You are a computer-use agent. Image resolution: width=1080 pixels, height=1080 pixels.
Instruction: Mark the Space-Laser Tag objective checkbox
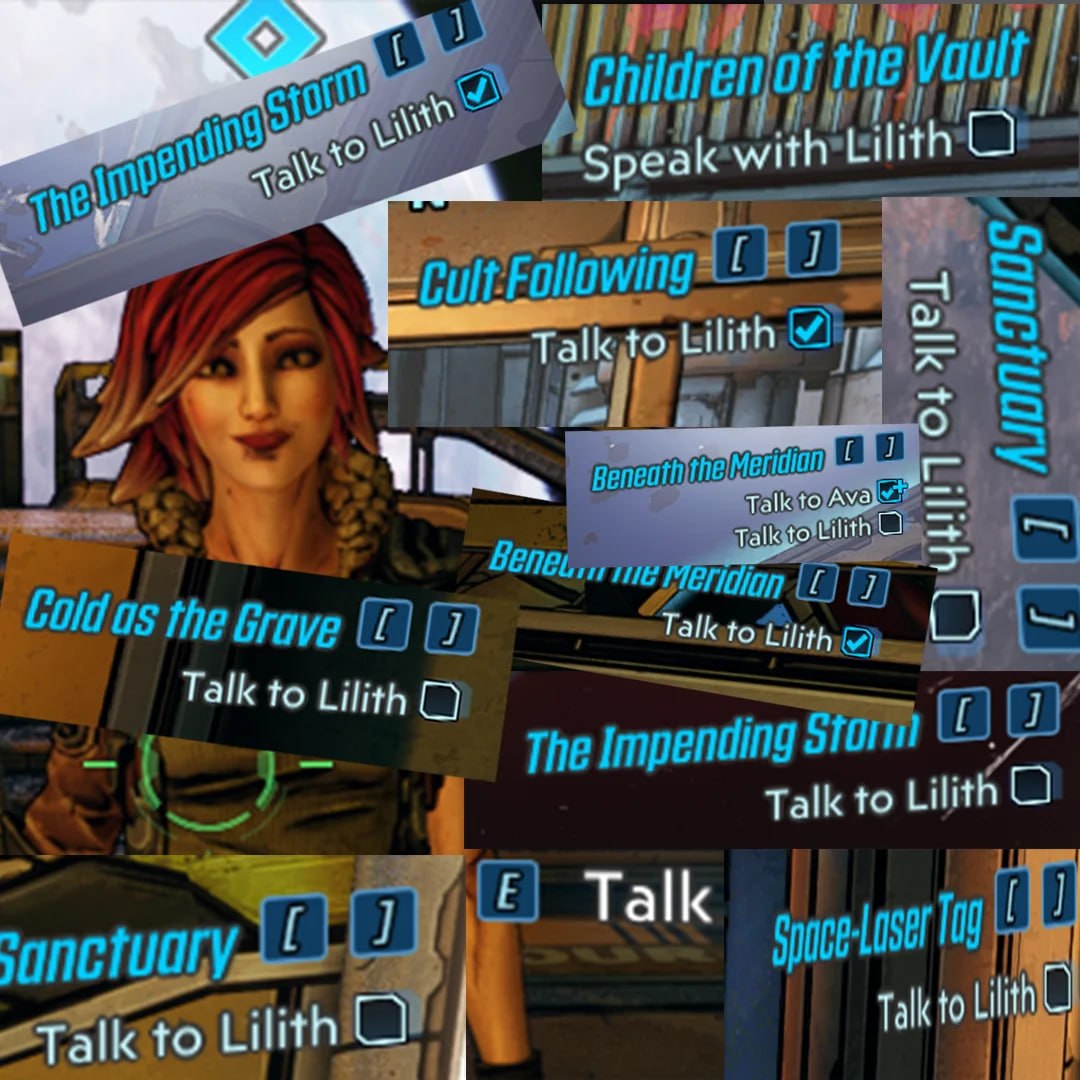click(x=1057, y=988)
